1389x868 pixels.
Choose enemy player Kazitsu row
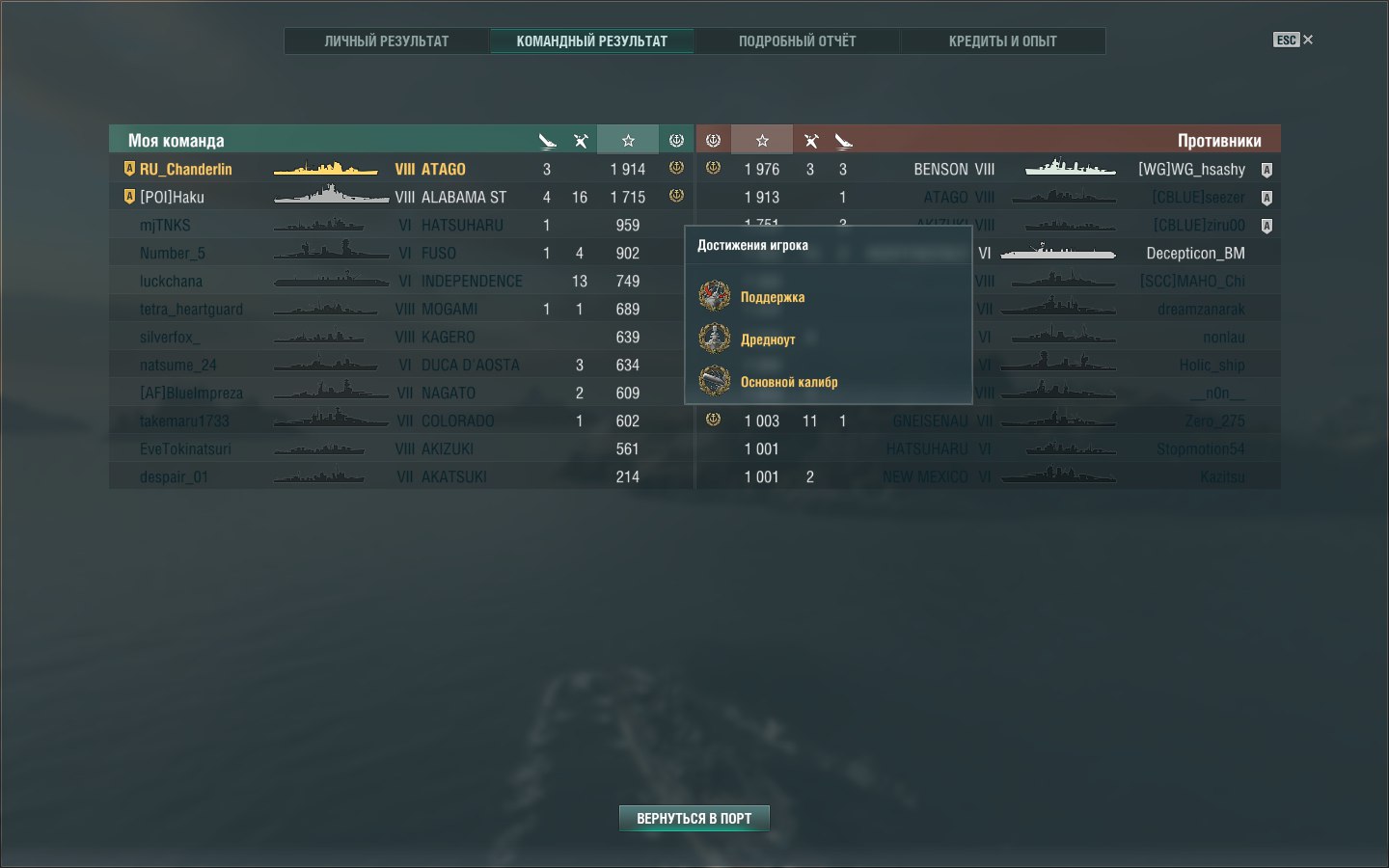tap(1222, 476)
